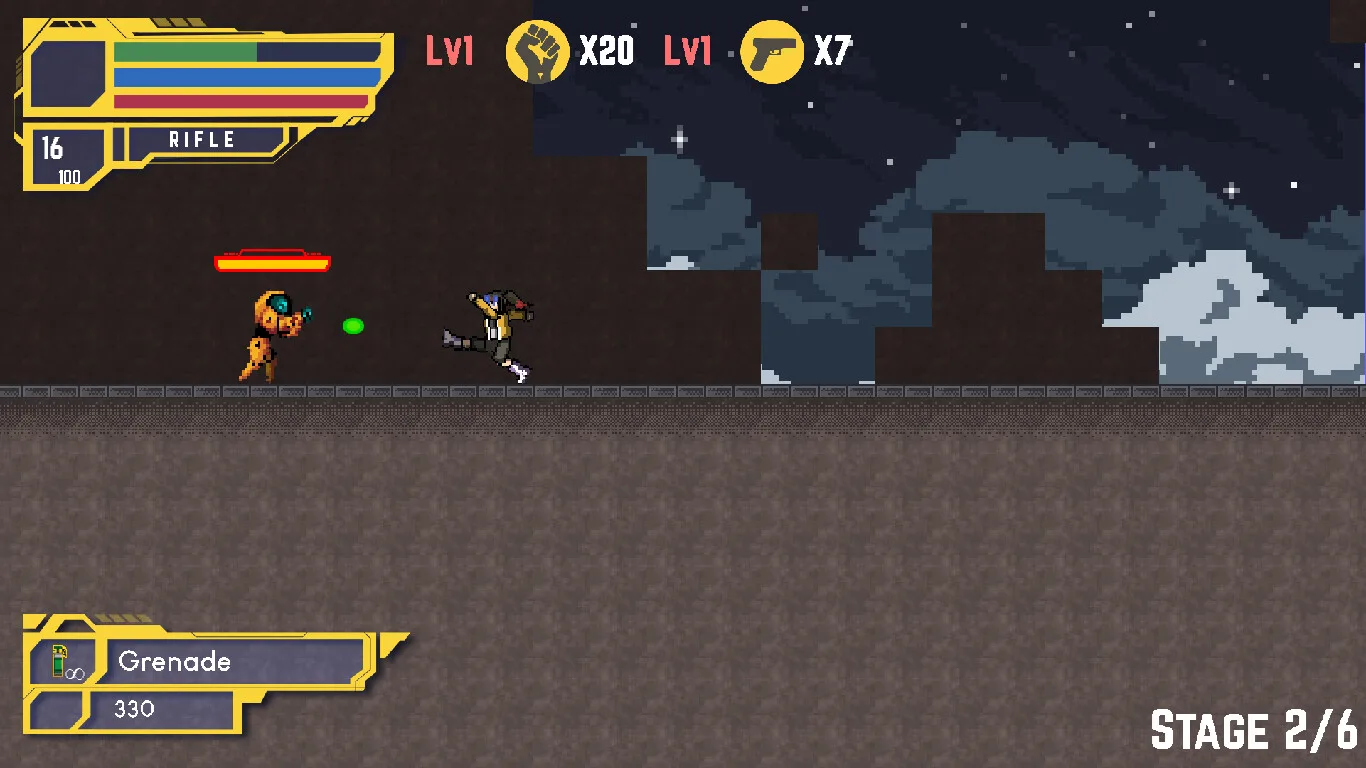Click the fist melee icon
The width and height of the screenshot is (1366, 768).
click(538, 51)
